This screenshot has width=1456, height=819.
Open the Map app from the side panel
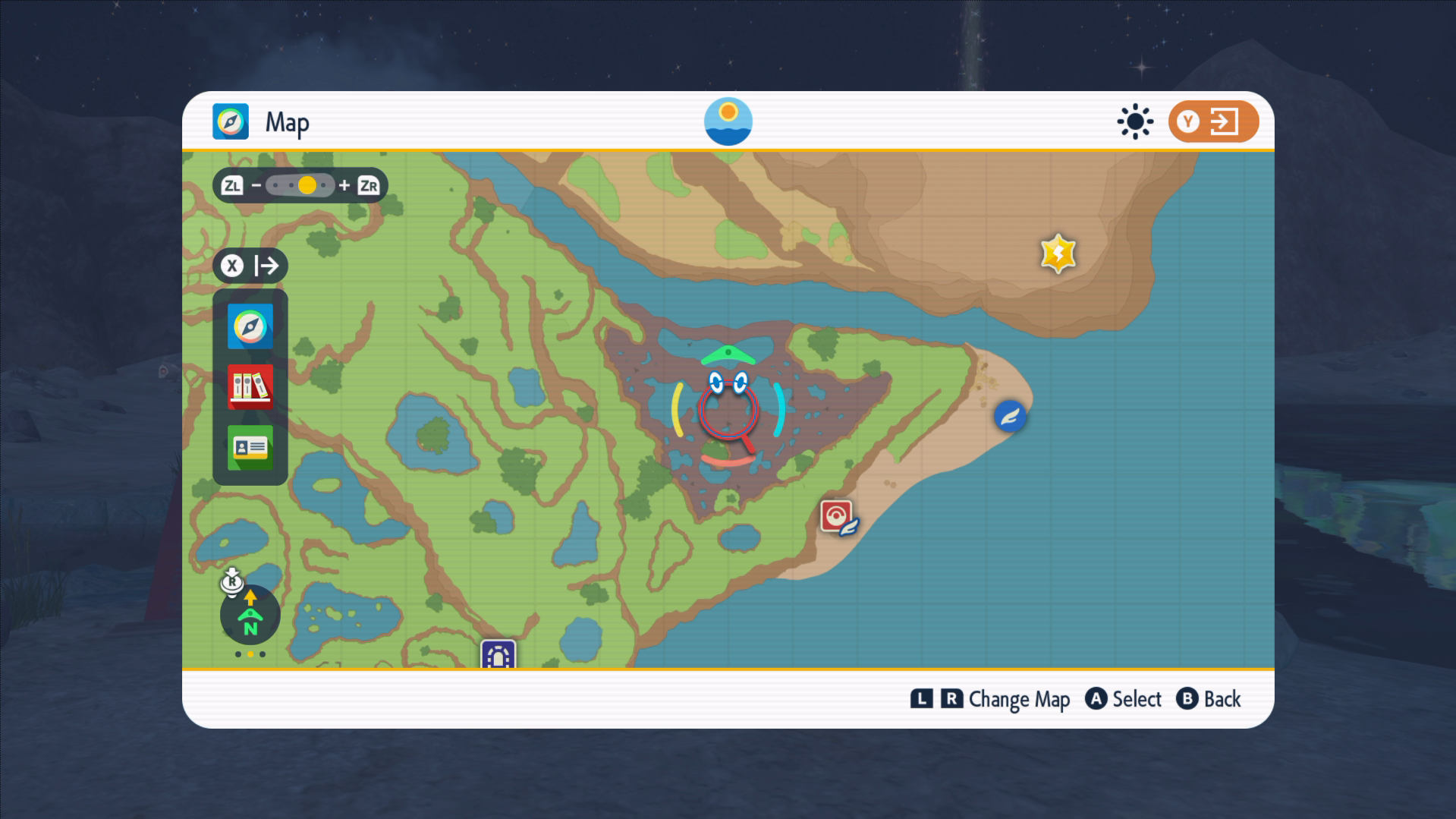click(250, 326)
